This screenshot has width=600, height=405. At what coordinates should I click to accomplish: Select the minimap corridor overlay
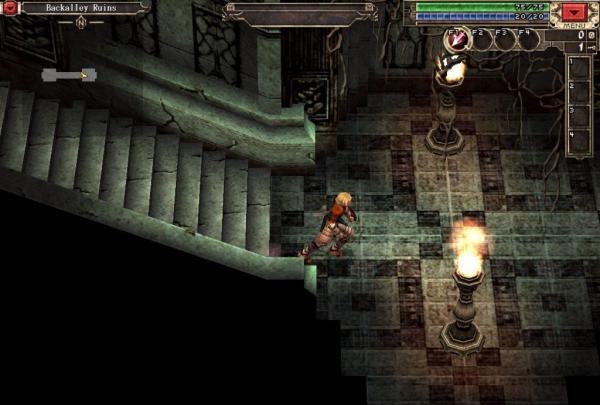pyautogui.click(x=68, y=75)
